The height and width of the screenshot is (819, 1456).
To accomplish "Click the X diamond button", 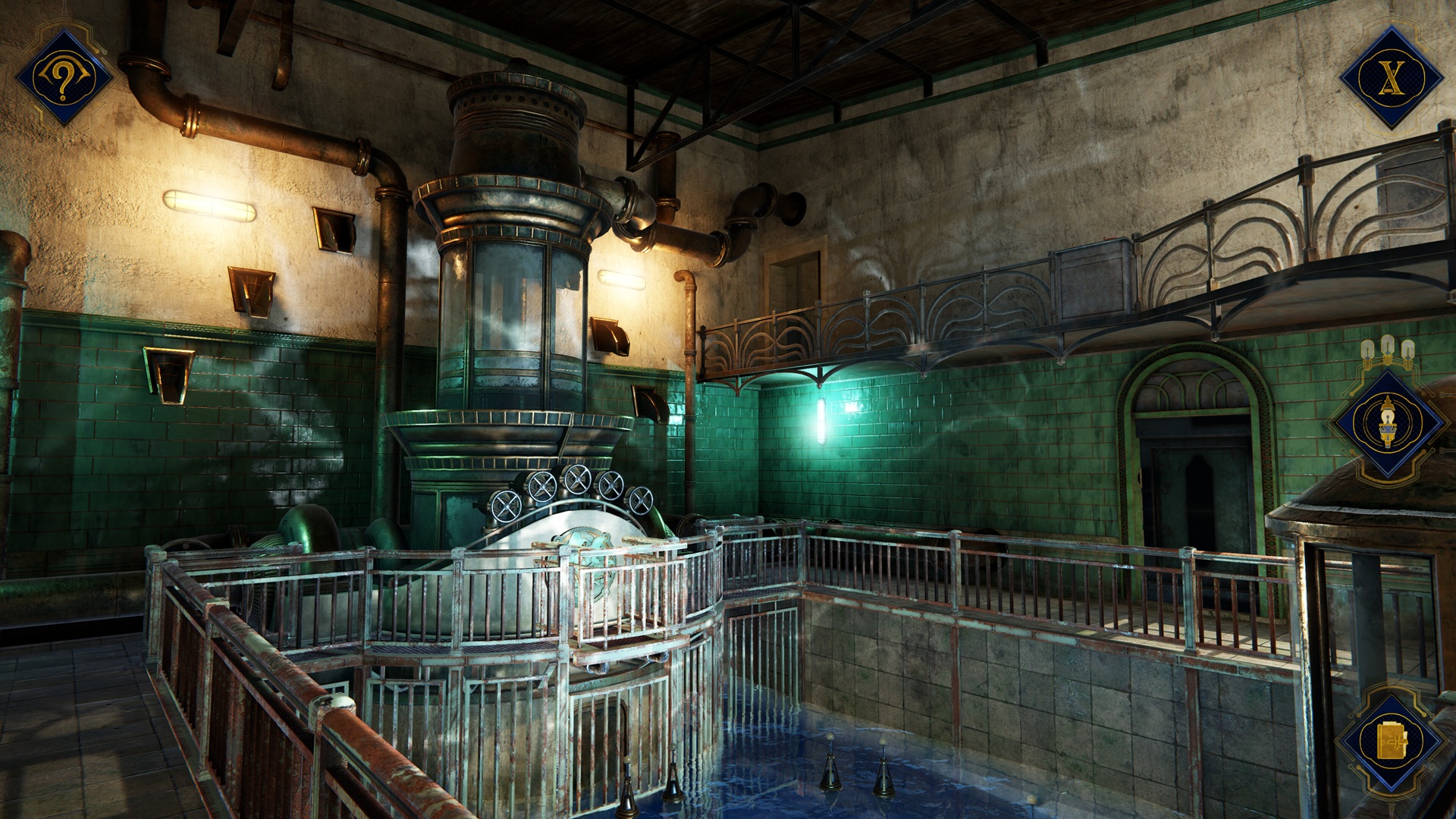I will [1390, 76].
